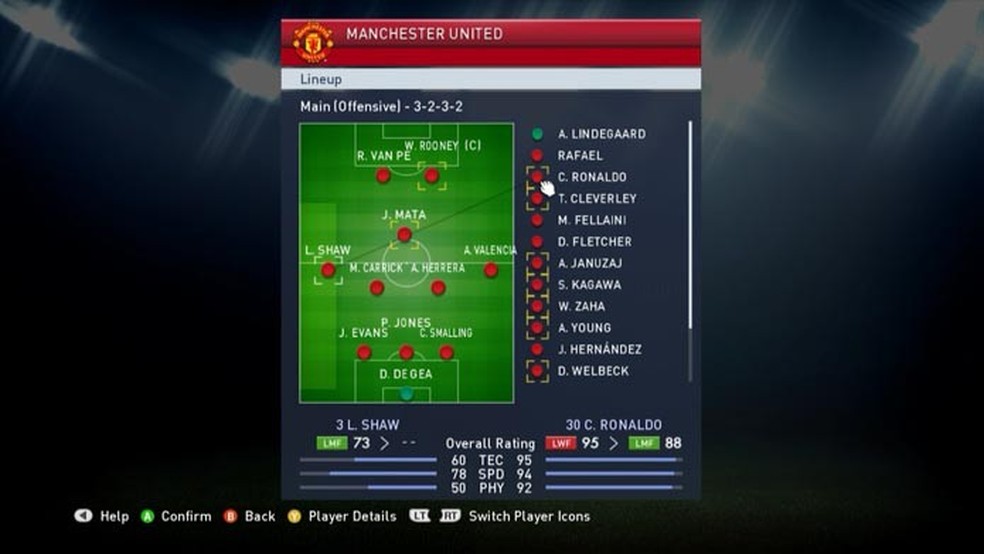Image resolution: width=984 pixels, height=554 pixels.
Task: Choose A. Young from substitutes list
Action: [584, 328]
